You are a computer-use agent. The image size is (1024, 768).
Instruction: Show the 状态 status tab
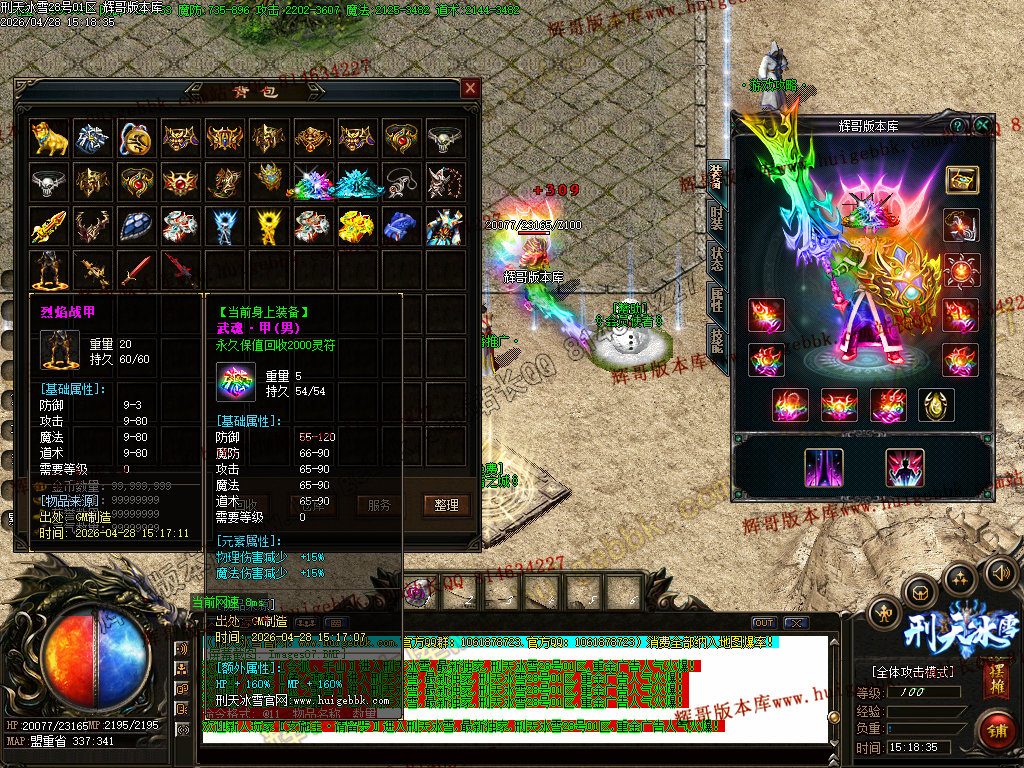717,258
